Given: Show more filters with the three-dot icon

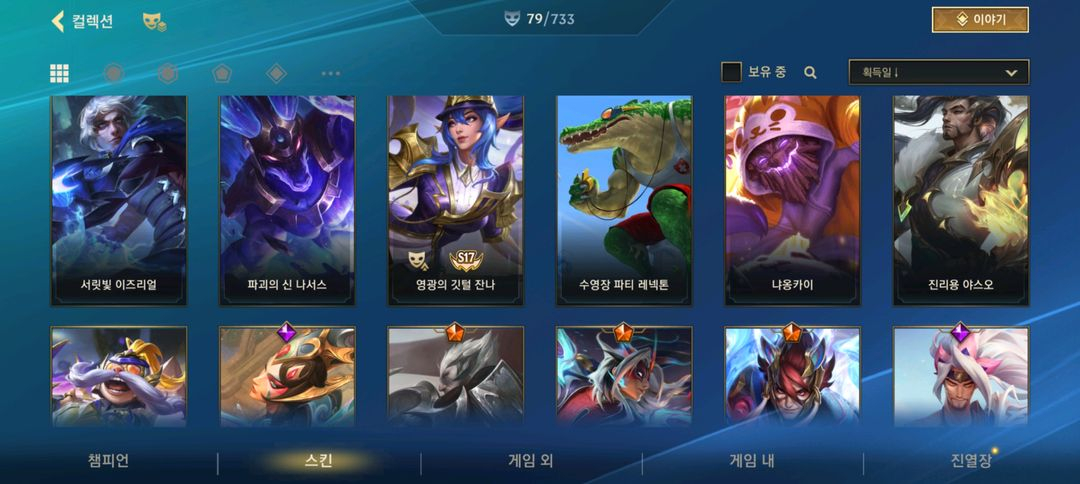Looking at the screenshot, I should point(331,73).
